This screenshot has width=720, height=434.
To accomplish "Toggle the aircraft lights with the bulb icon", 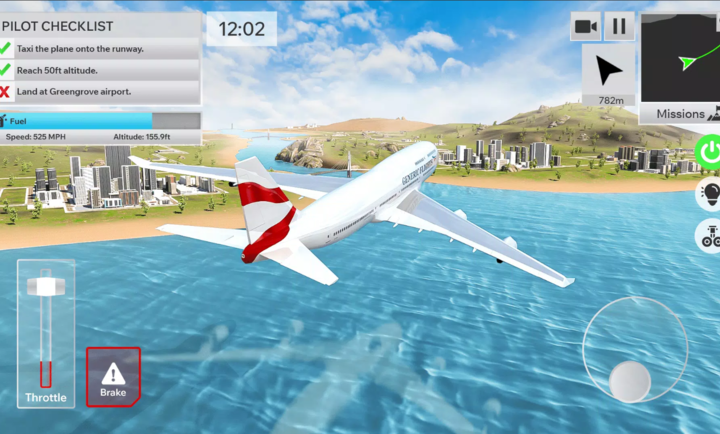I will point(709,193).
